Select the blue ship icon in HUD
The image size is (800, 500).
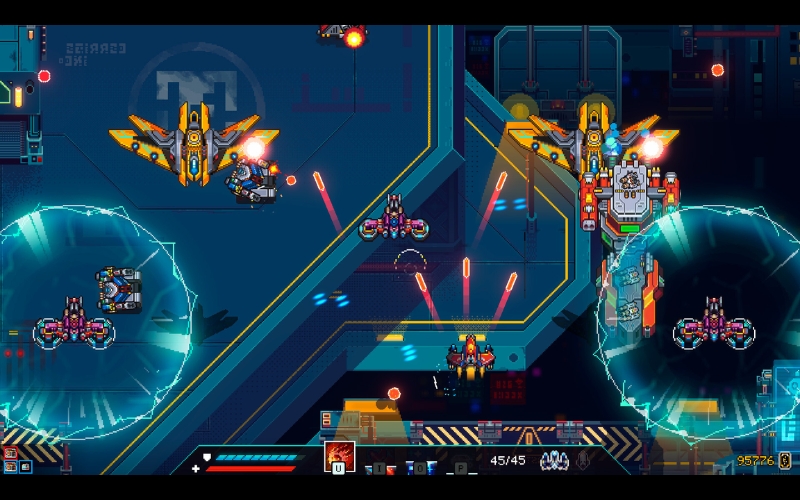click(554, 460)
